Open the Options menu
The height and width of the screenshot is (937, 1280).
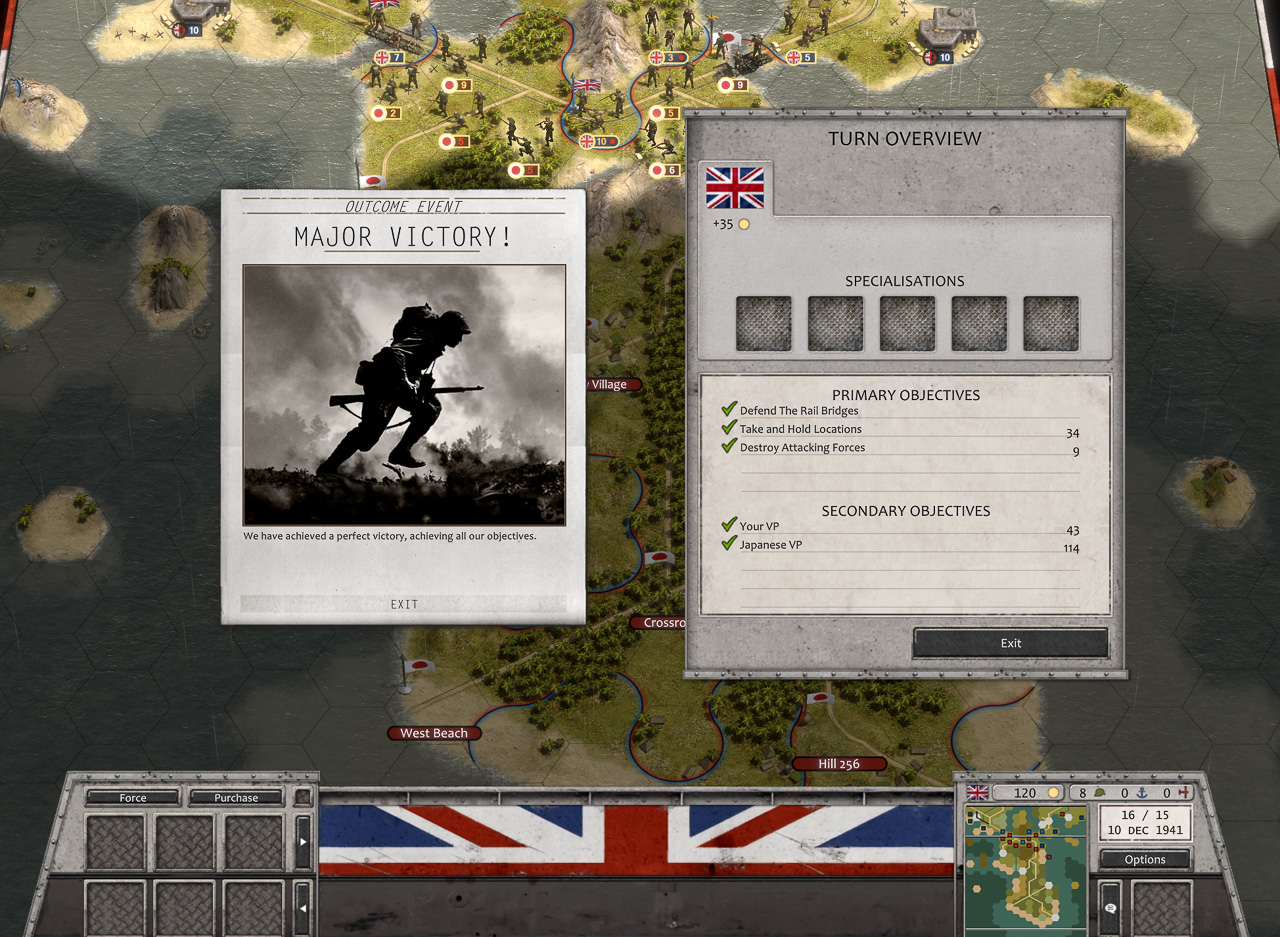(1145, 859)
